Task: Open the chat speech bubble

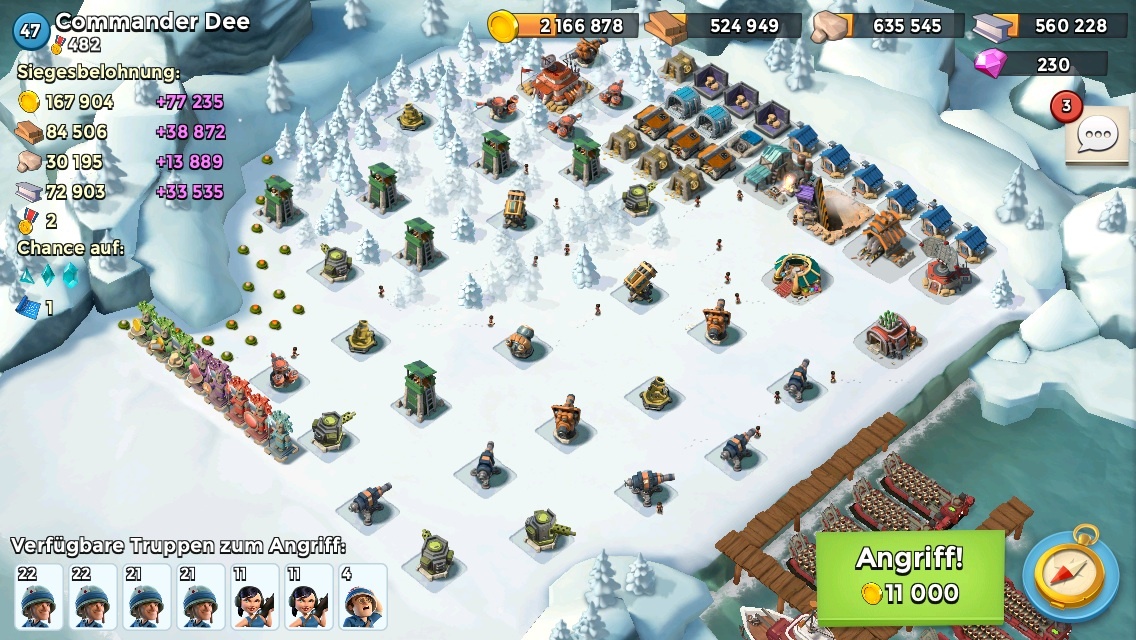Action: point(1096,134)
